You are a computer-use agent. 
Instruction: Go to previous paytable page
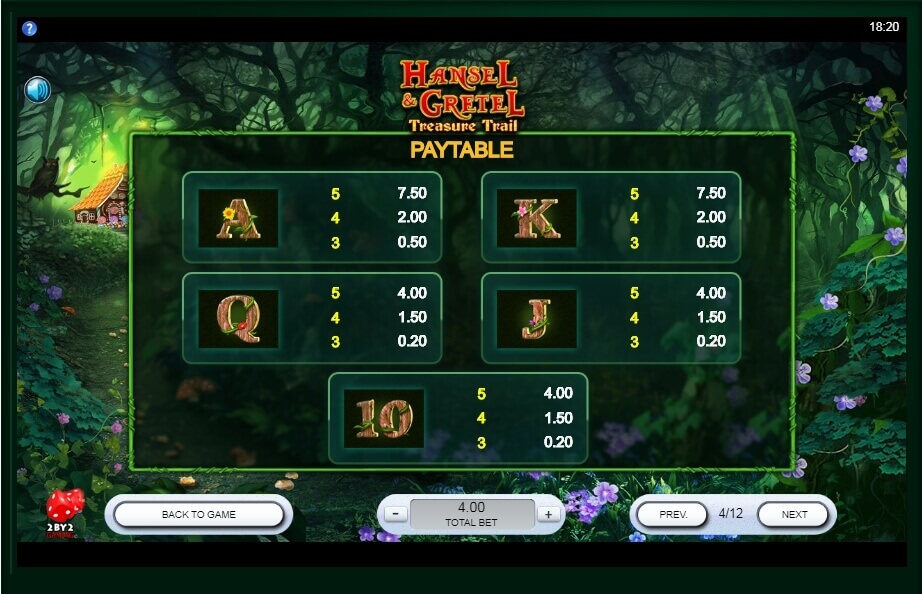pyautogui.click(x=675, y=514)
